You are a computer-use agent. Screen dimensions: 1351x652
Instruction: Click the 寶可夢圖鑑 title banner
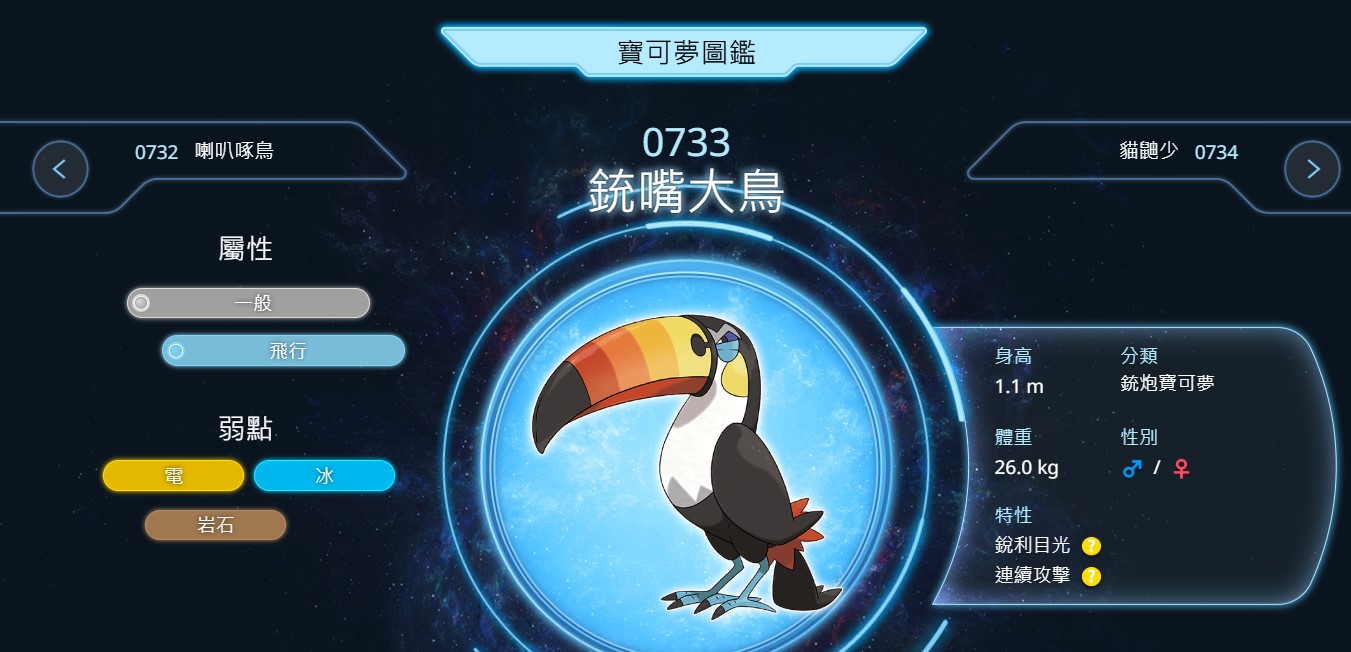tap(684, 52)
